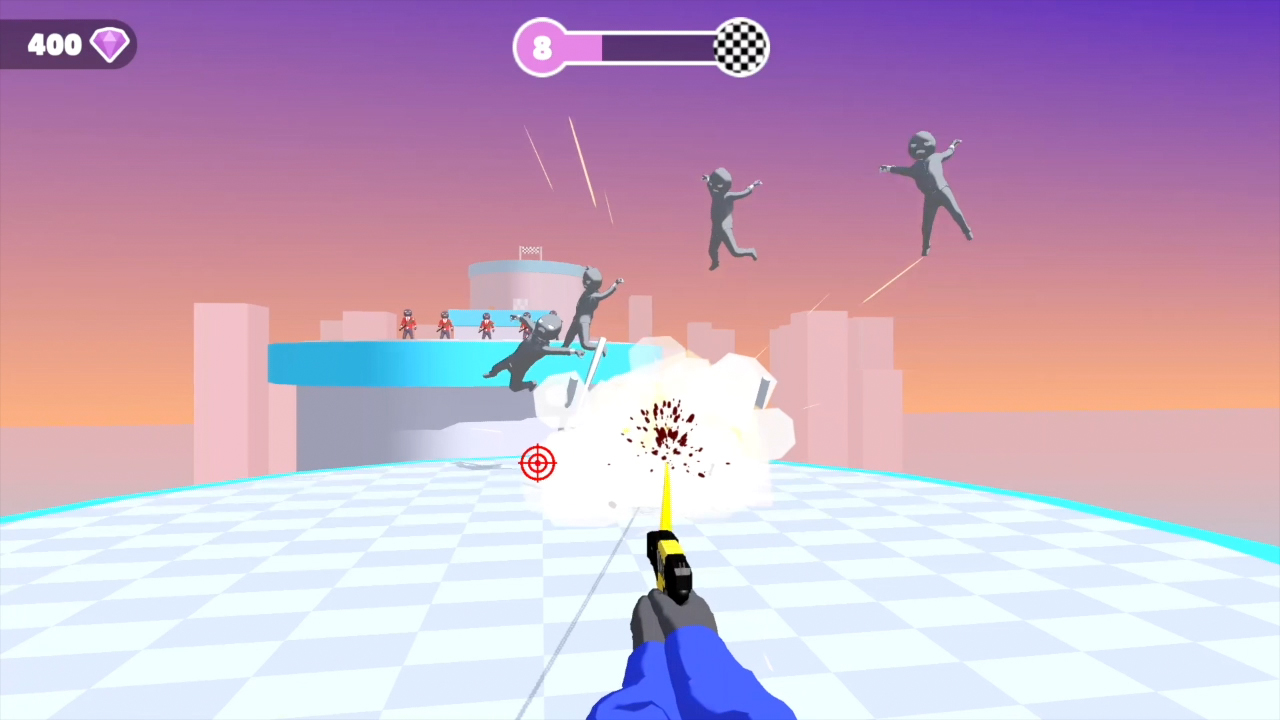1280x720 pixels.
Task: Tap the checkered finish banner above the tower
Action: [x=531, y=249]
